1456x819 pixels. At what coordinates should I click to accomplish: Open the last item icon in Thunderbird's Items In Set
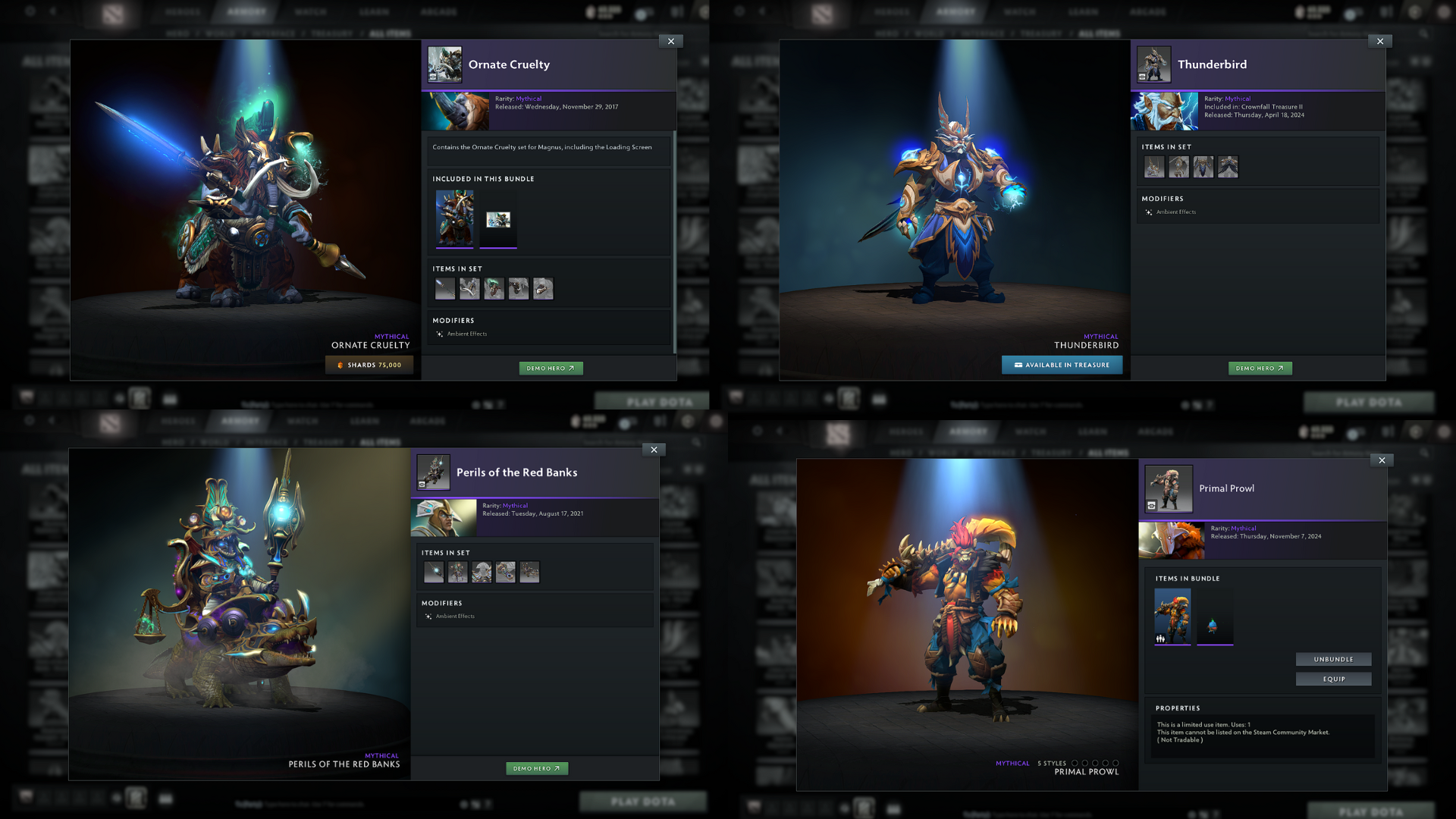coord(1228,167)
